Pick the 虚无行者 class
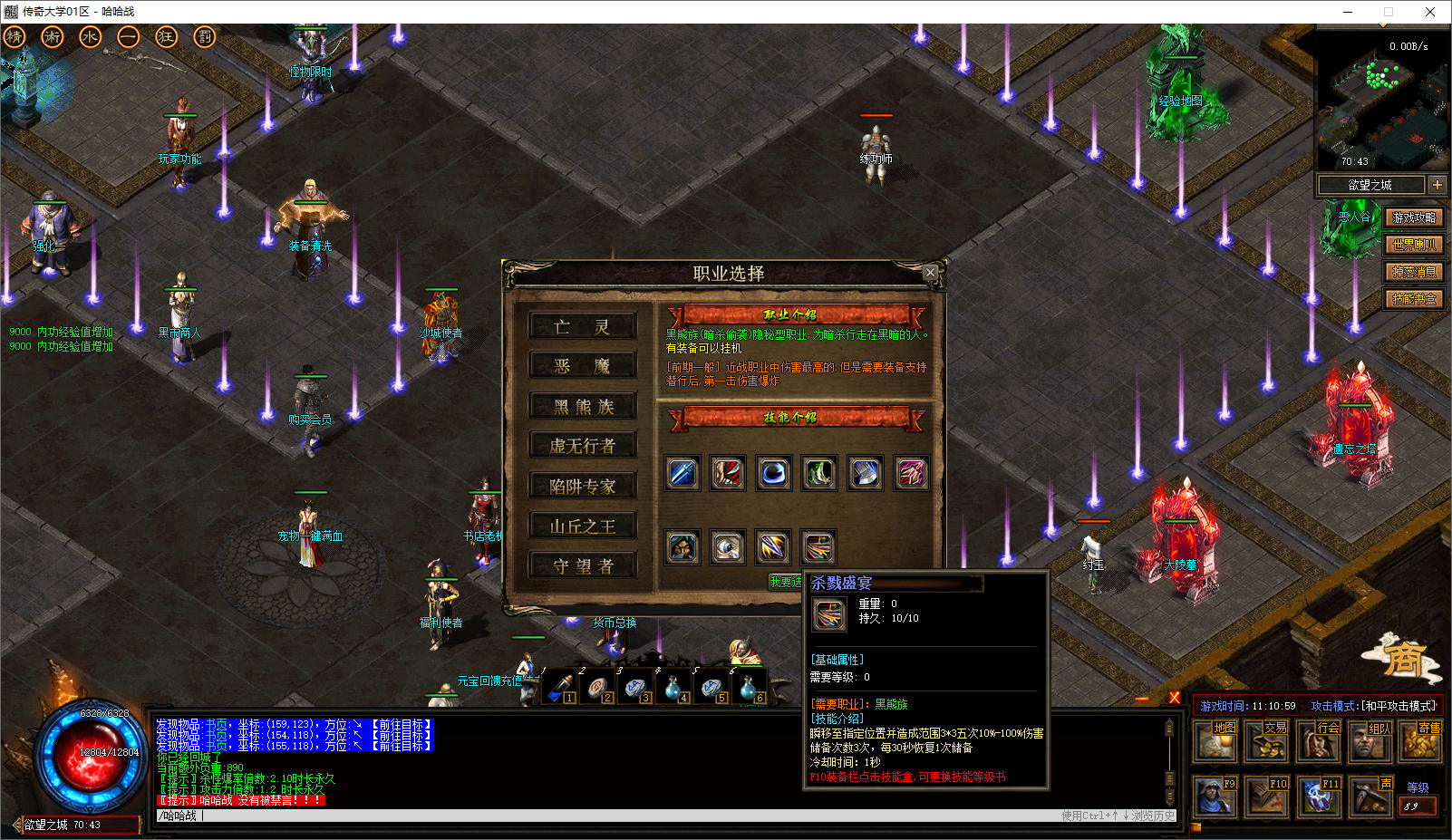 [583, 446]
